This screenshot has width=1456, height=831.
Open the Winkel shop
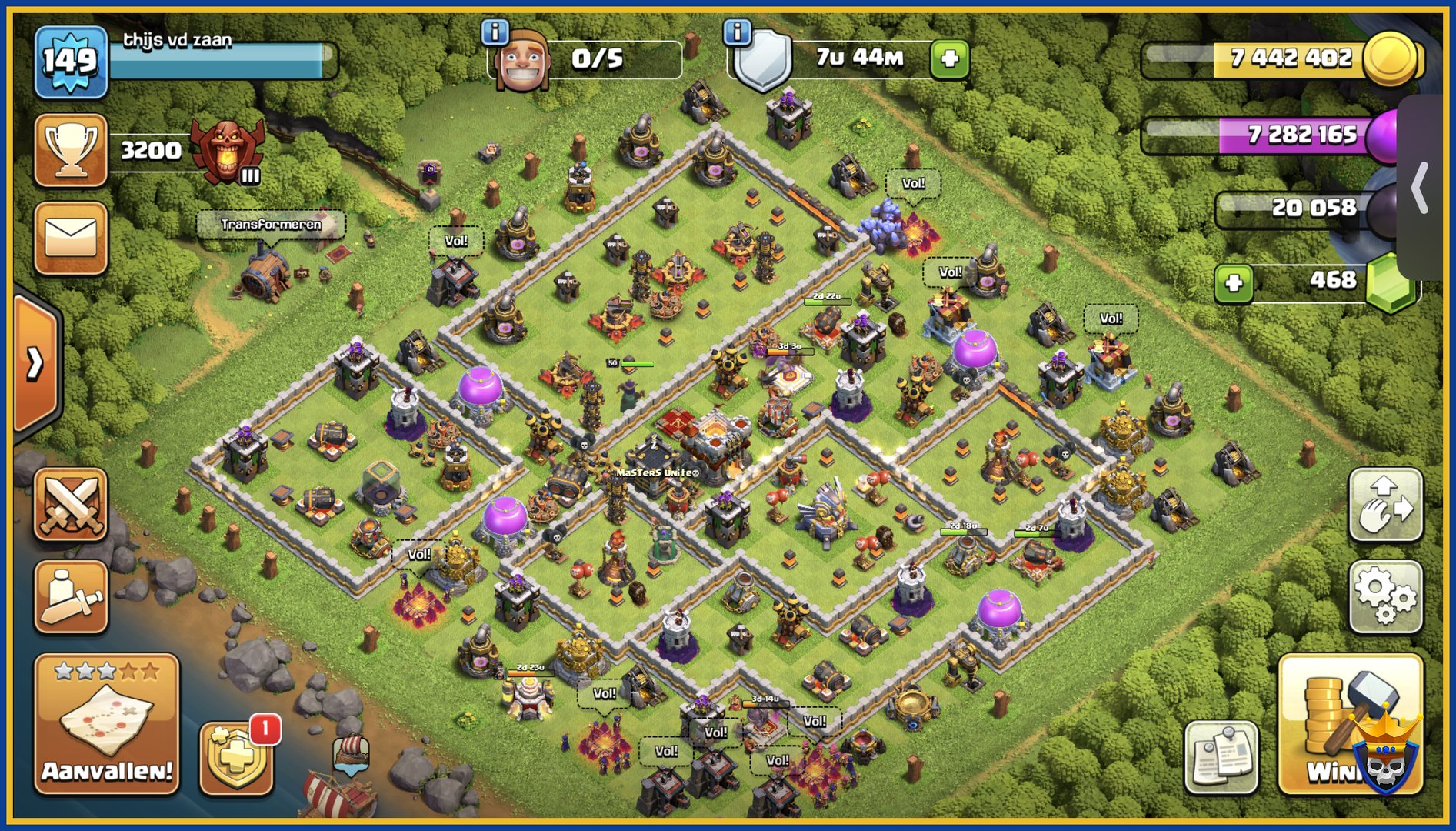click(1350, 723)
